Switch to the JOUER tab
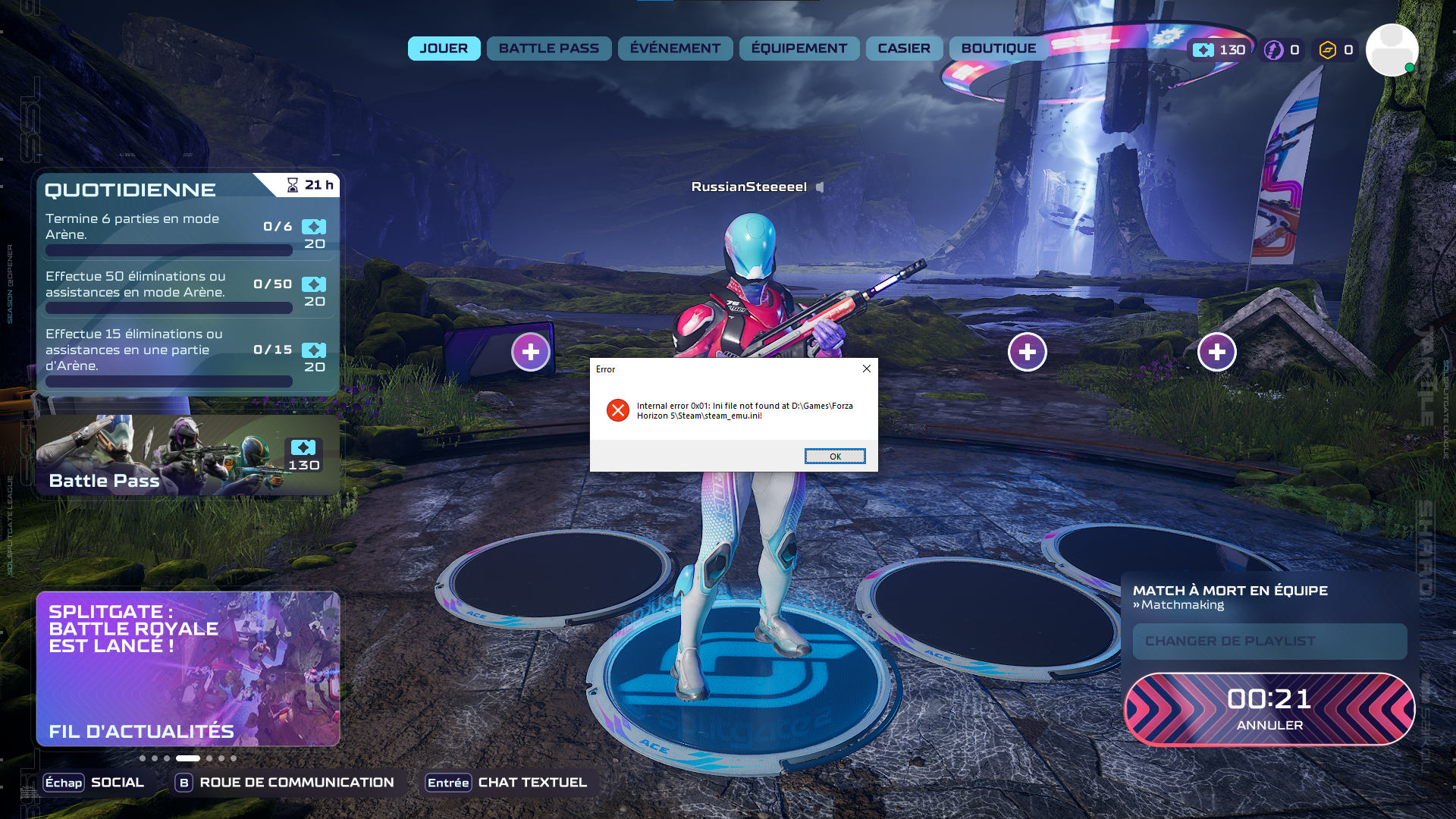The image size is (1456, 819). [444, 49]
